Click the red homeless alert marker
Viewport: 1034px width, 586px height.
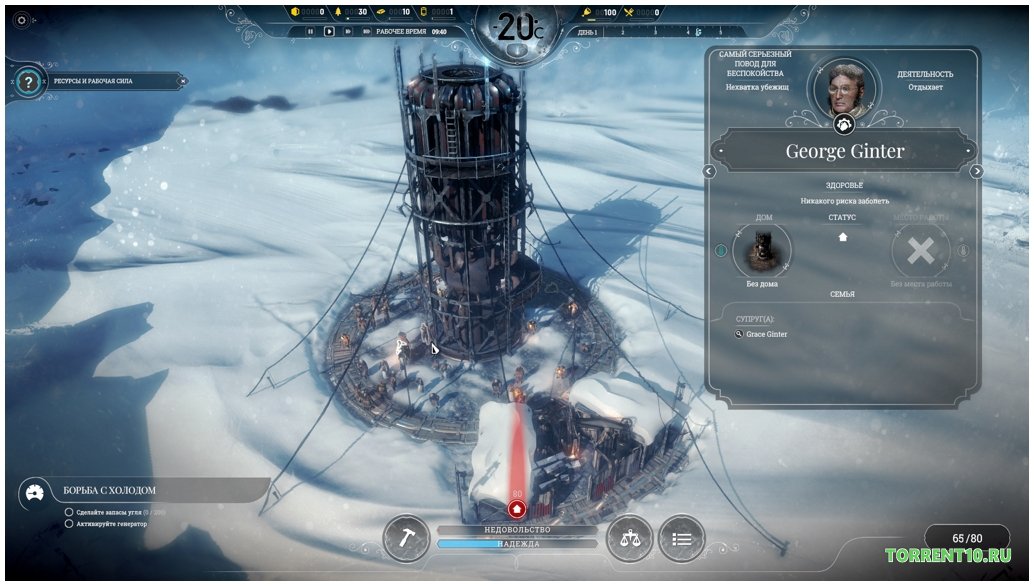pos(517,507)
